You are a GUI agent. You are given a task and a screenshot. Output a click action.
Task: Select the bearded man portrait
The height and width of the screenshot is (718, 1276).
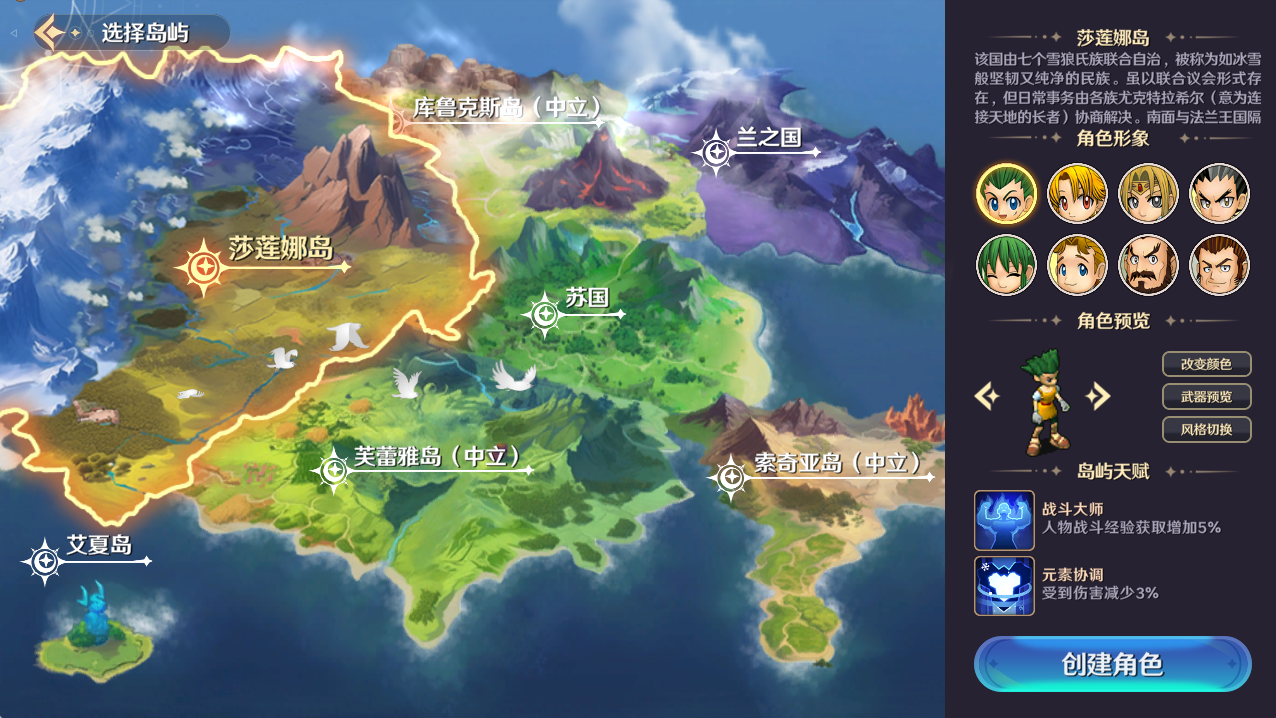coord(1148,265)
